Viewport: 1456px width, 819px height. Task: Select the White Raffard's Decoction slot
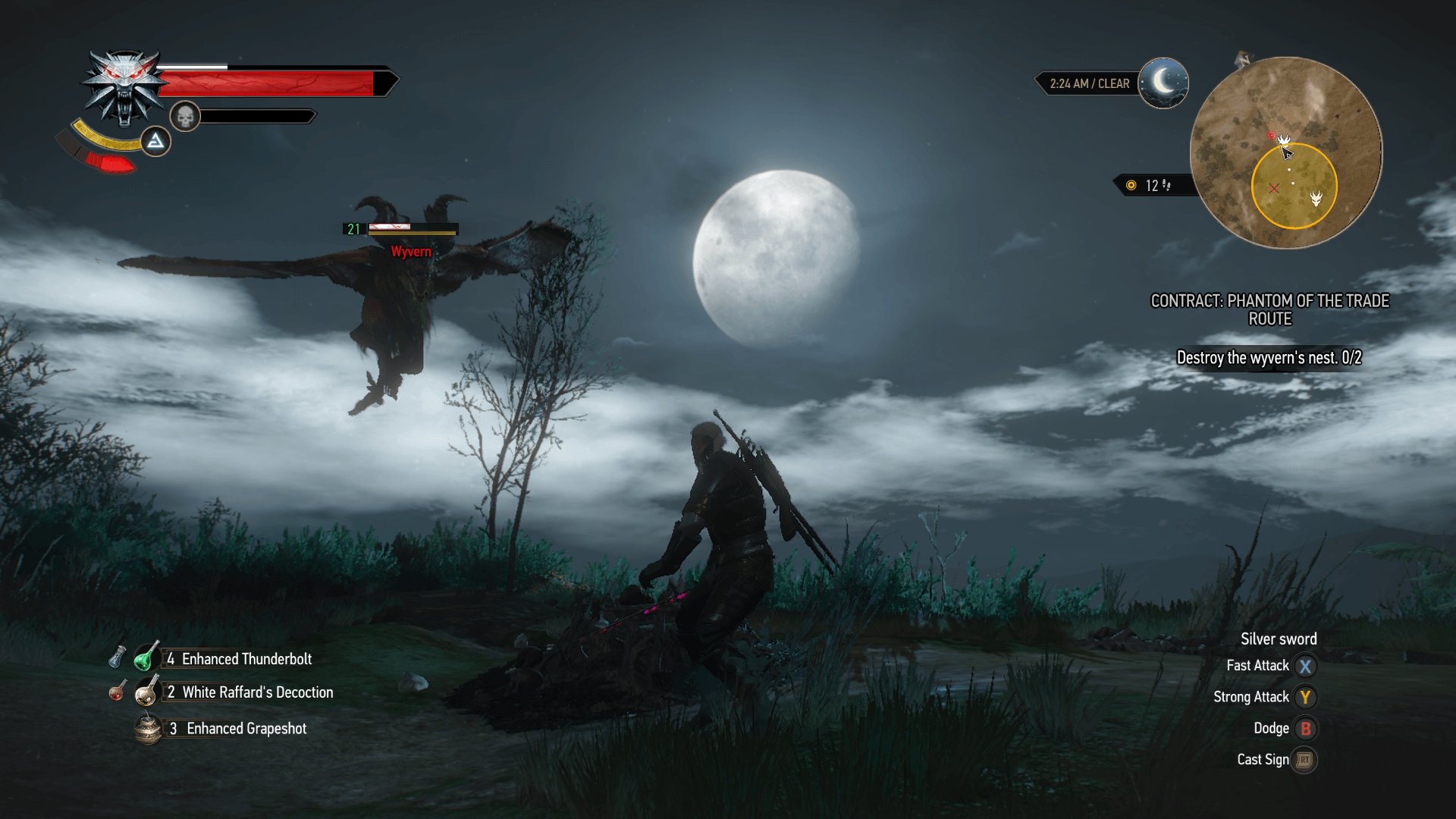coord(147,691)
